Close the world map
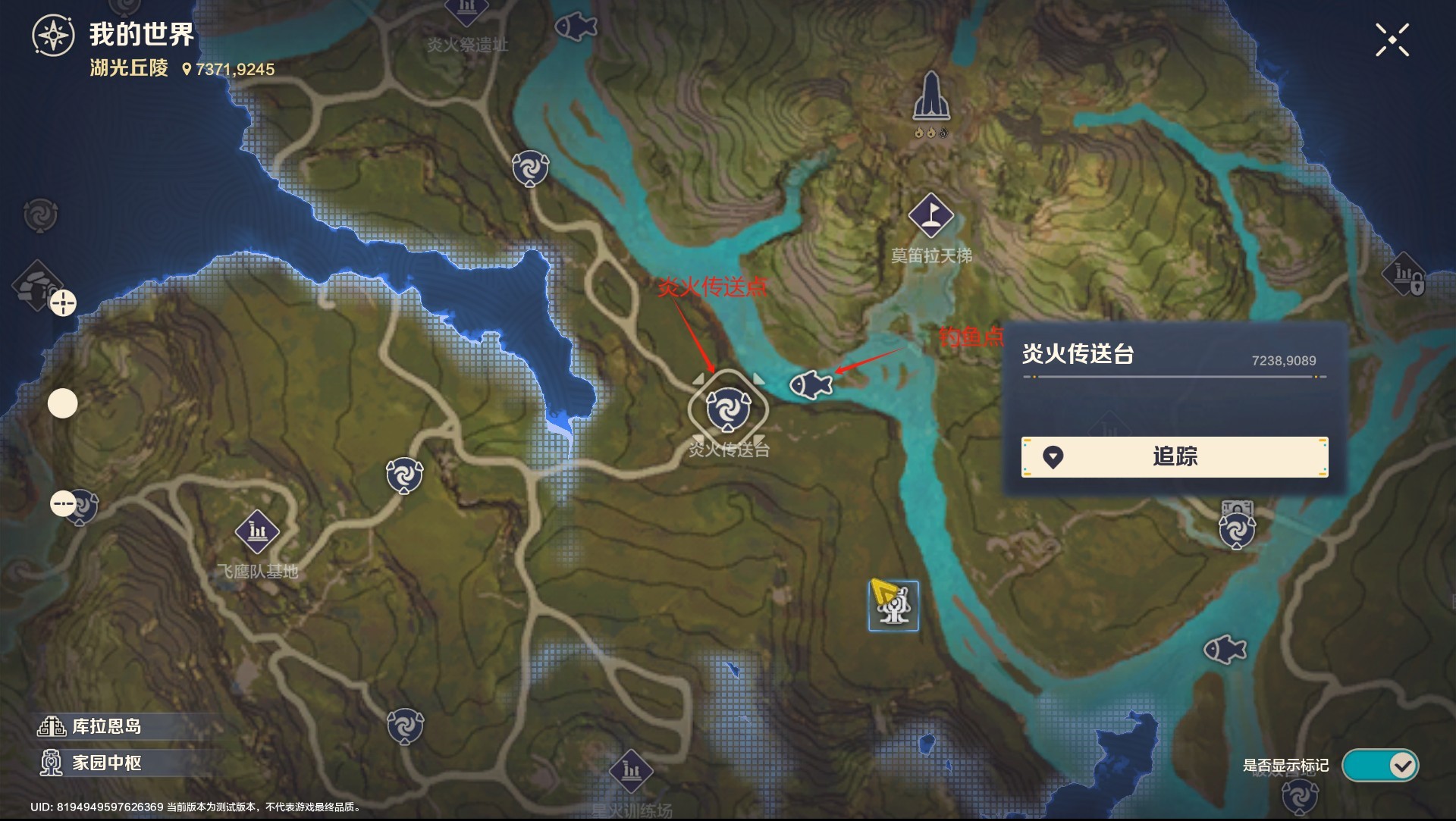1456x821 pixels. pos(1392,39)
